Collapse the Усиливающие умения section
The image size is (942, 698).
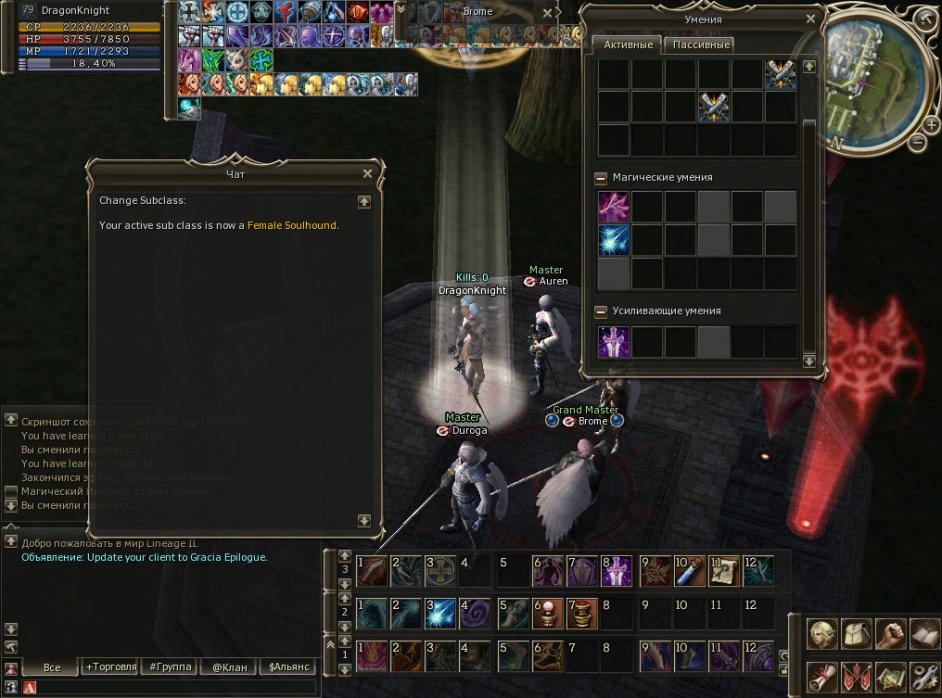coord(600,311)
